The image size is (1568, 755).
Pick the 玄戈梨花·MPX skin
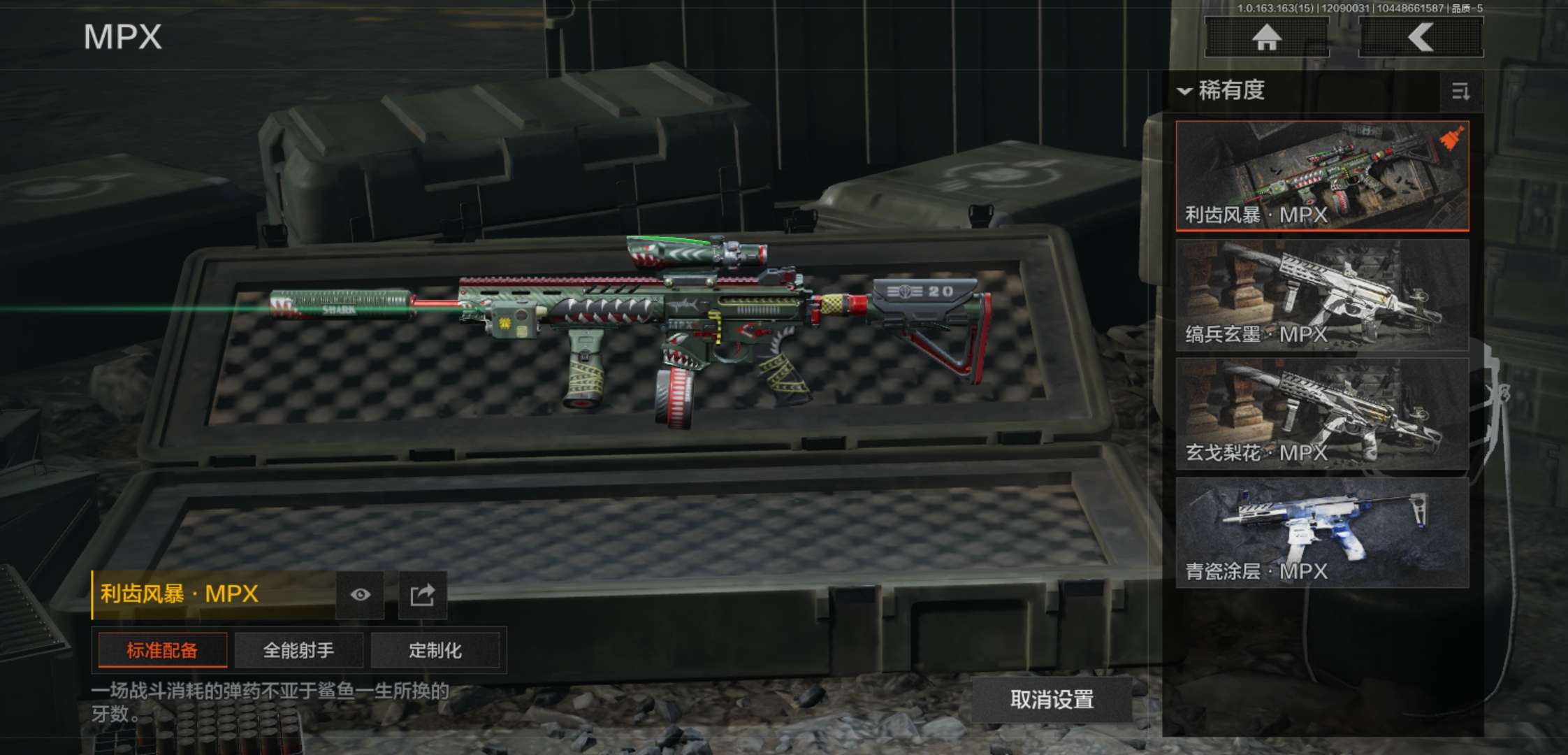pos(1322,413)
